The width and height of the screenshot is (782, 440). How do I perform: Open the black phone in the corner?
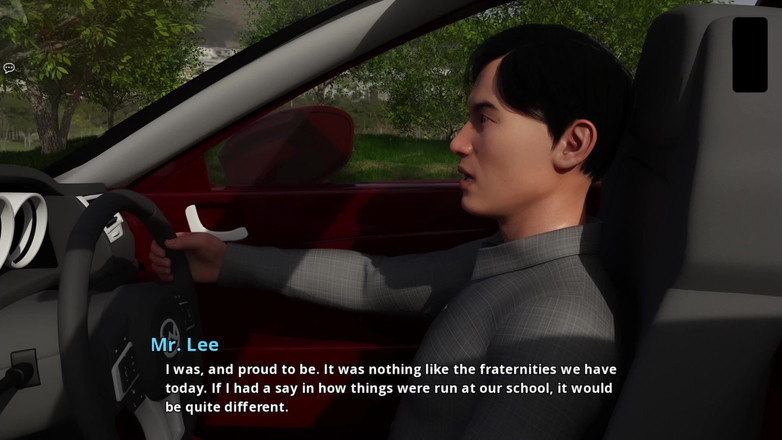point(749,54)
